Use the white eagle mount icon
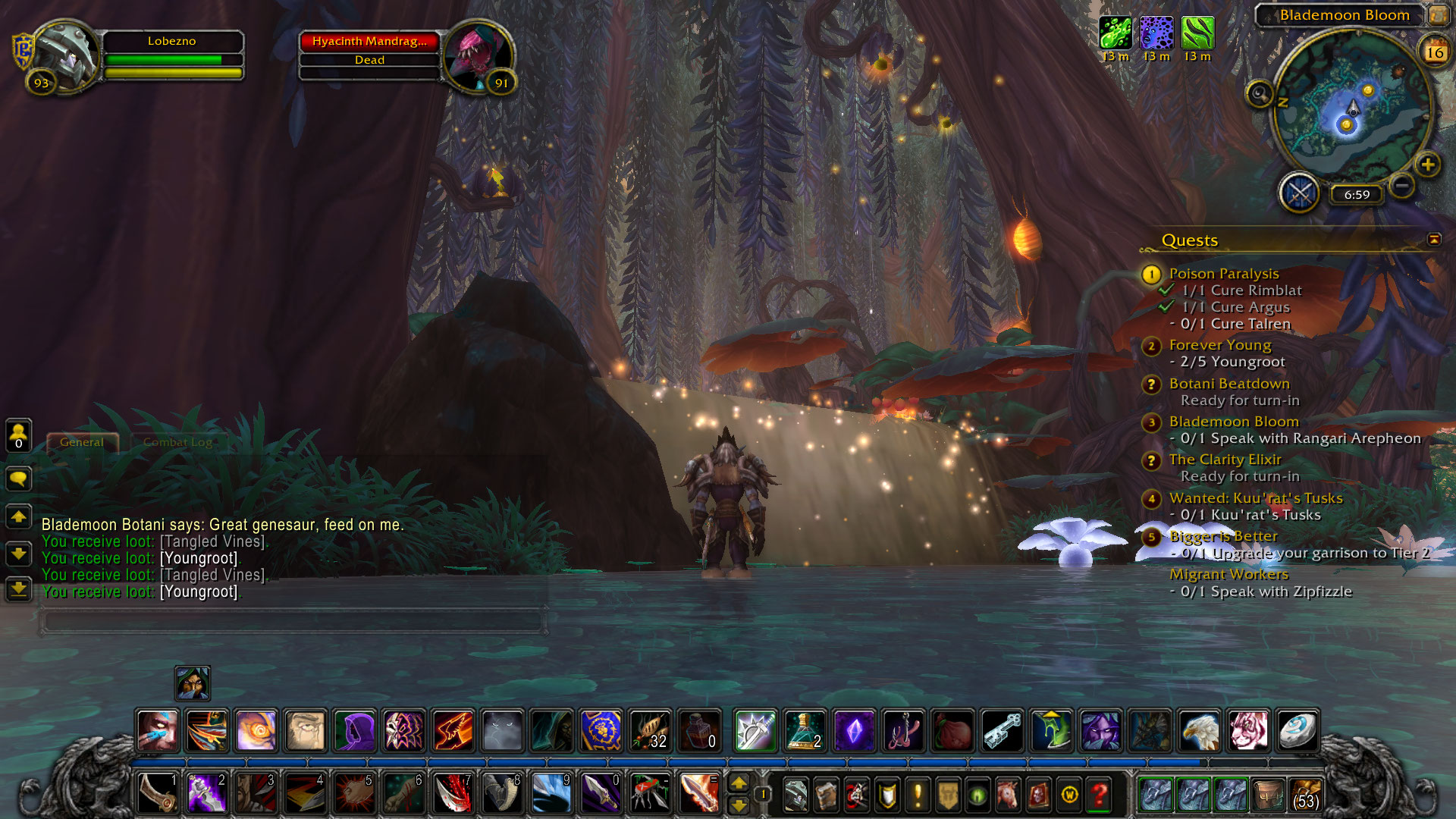 1200,731
